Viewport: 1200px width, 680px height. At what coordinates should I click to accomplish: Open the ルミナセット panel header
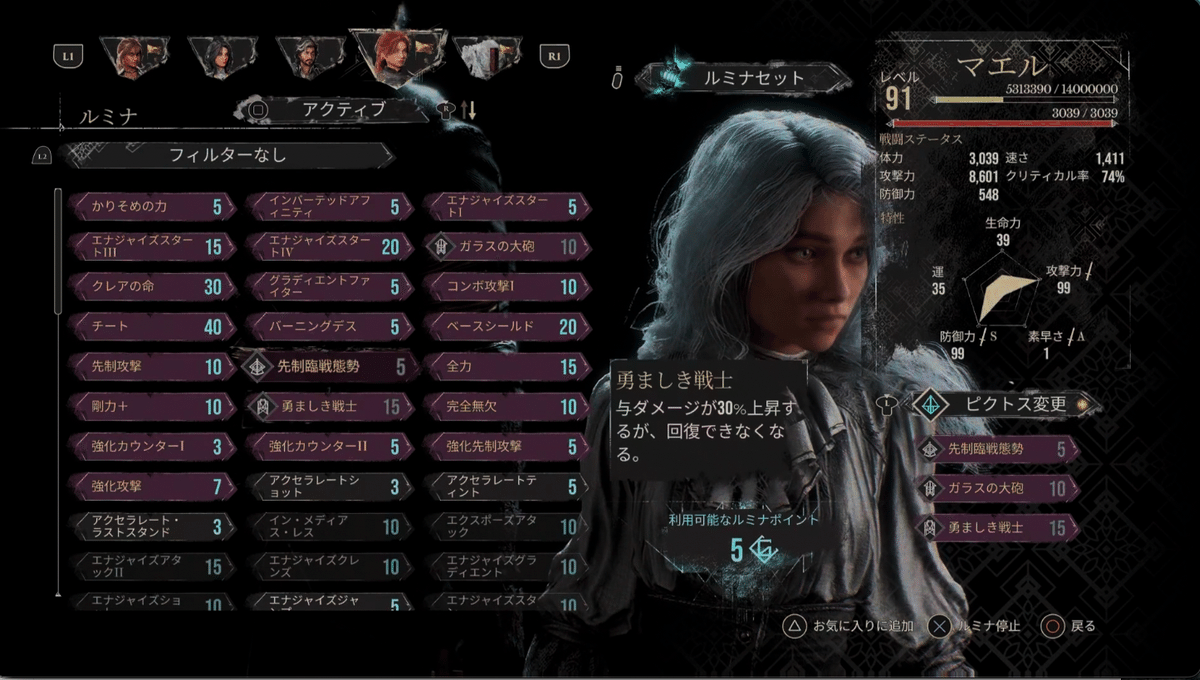point(739,77)
